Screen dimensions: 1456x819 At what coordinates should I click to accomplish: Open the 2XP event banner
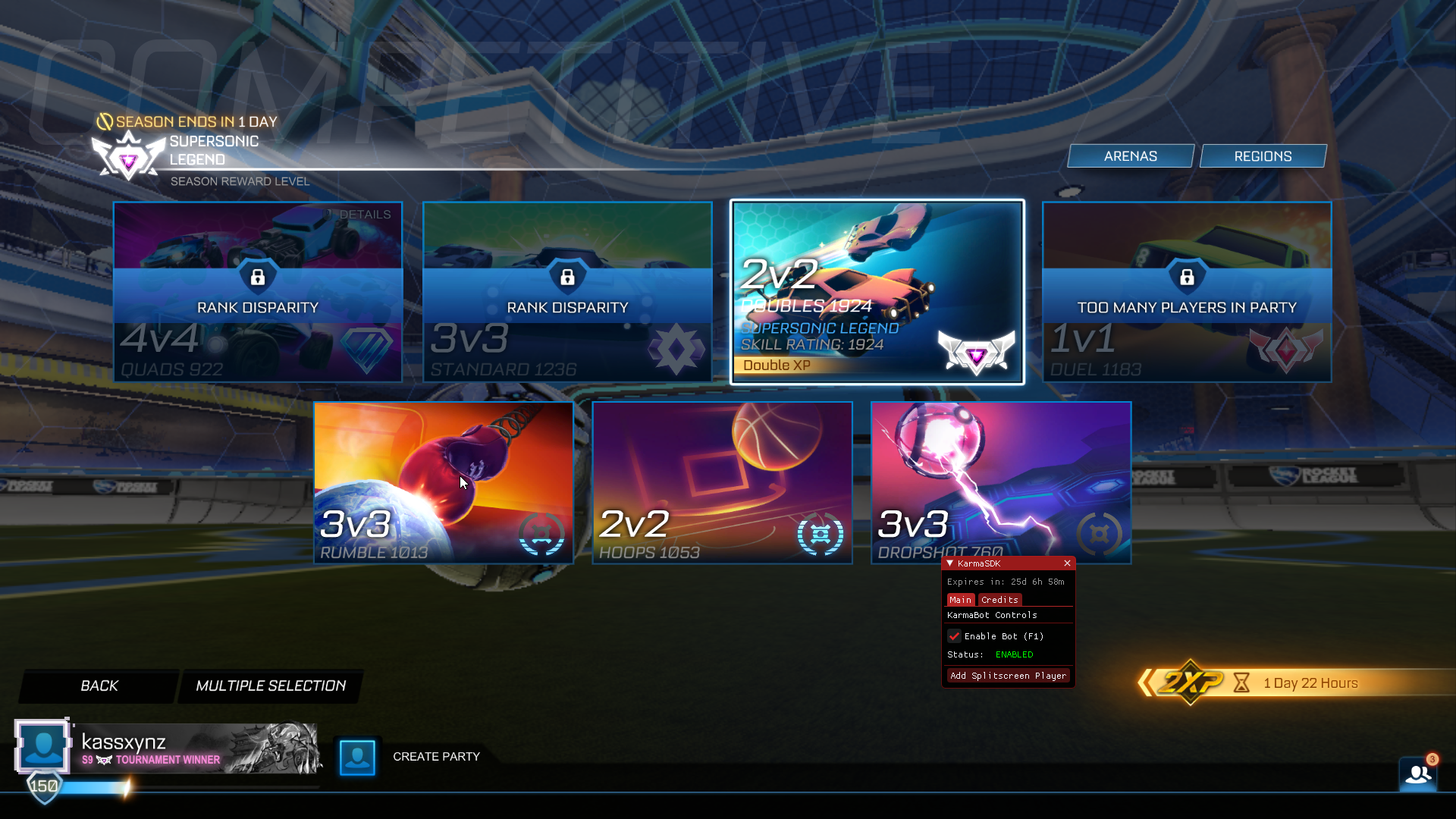pos(1289,683)
